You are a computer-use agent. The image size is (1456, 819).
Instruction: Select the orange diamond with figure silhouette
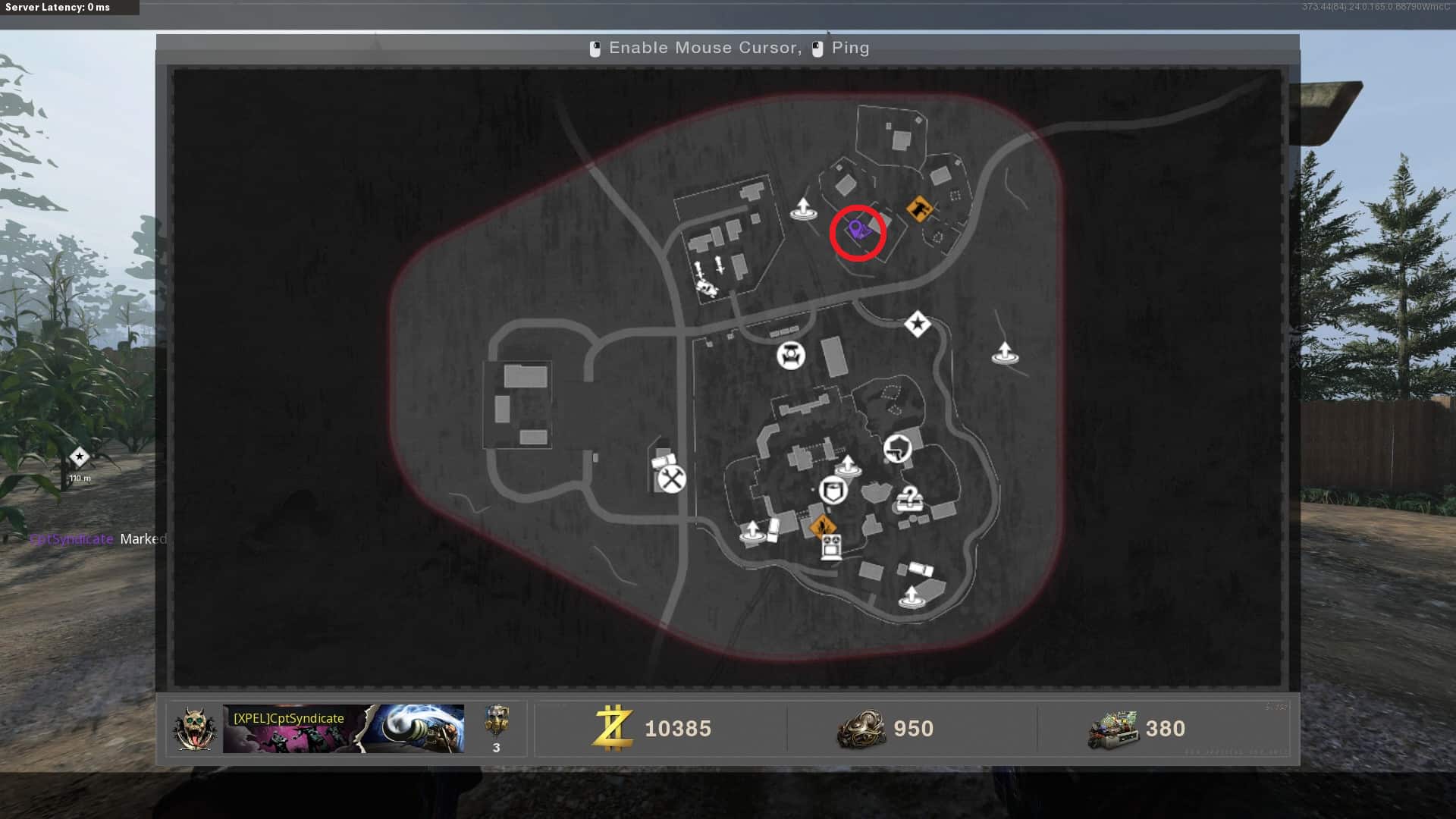click(822, 525)
